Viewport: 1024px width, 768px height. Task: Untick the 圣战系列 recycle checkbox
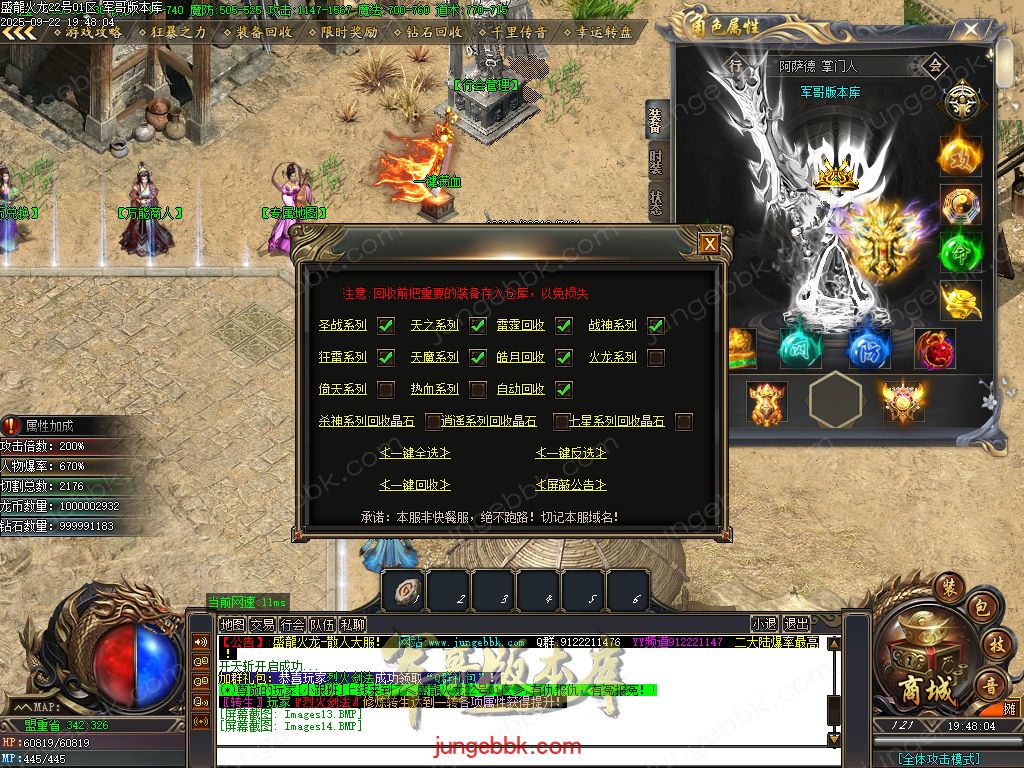[385, 325]
